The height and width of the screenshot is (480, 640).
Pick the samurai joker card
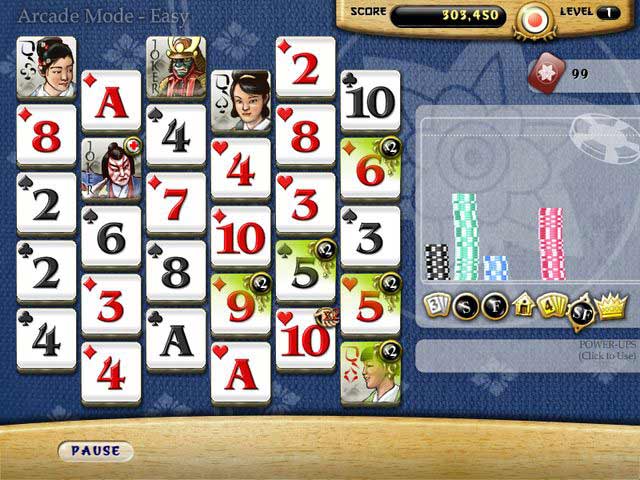pos(176,67)
